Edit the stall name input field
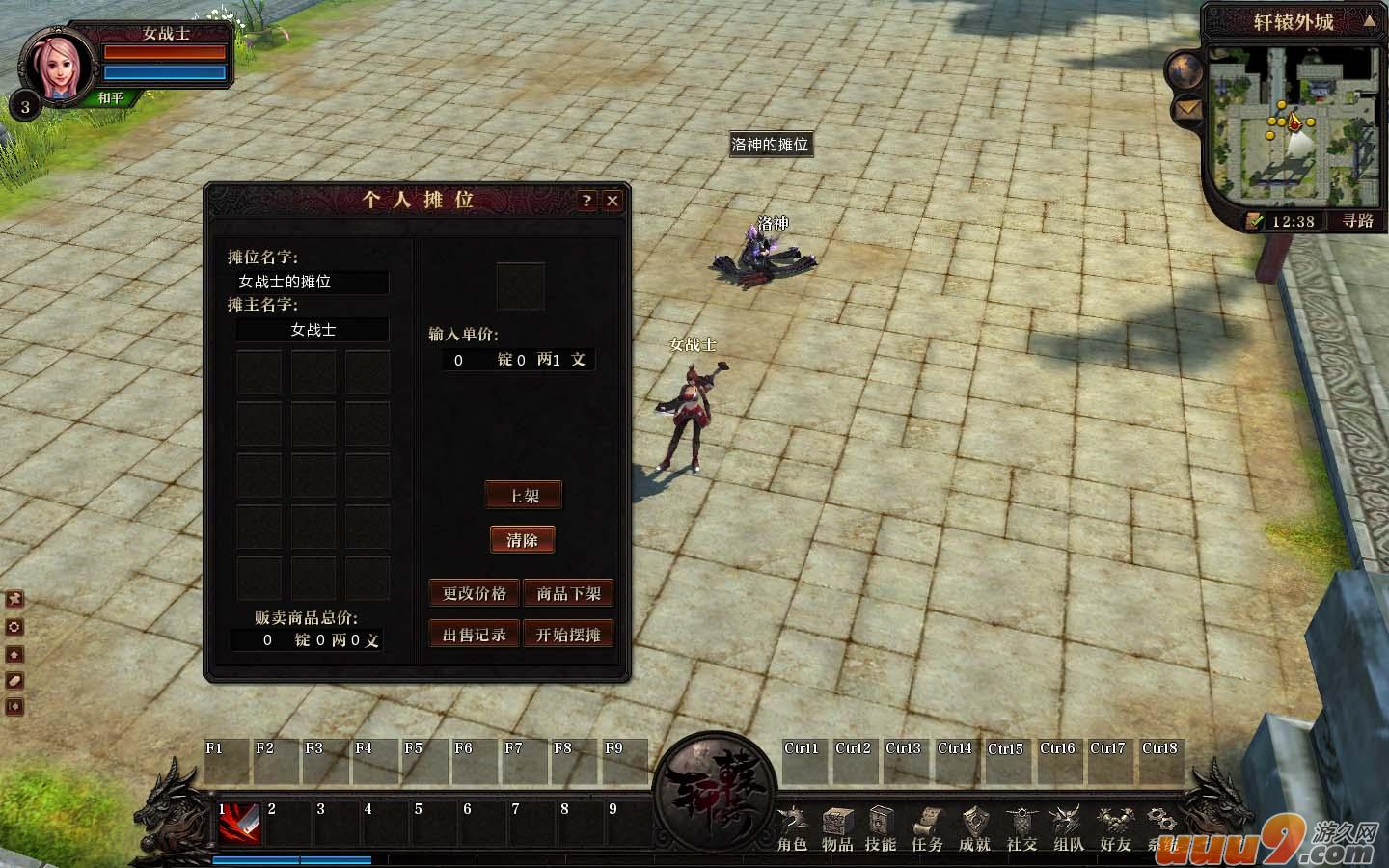This screenshot has width=1389, height=868. click(x=311, y=283)
